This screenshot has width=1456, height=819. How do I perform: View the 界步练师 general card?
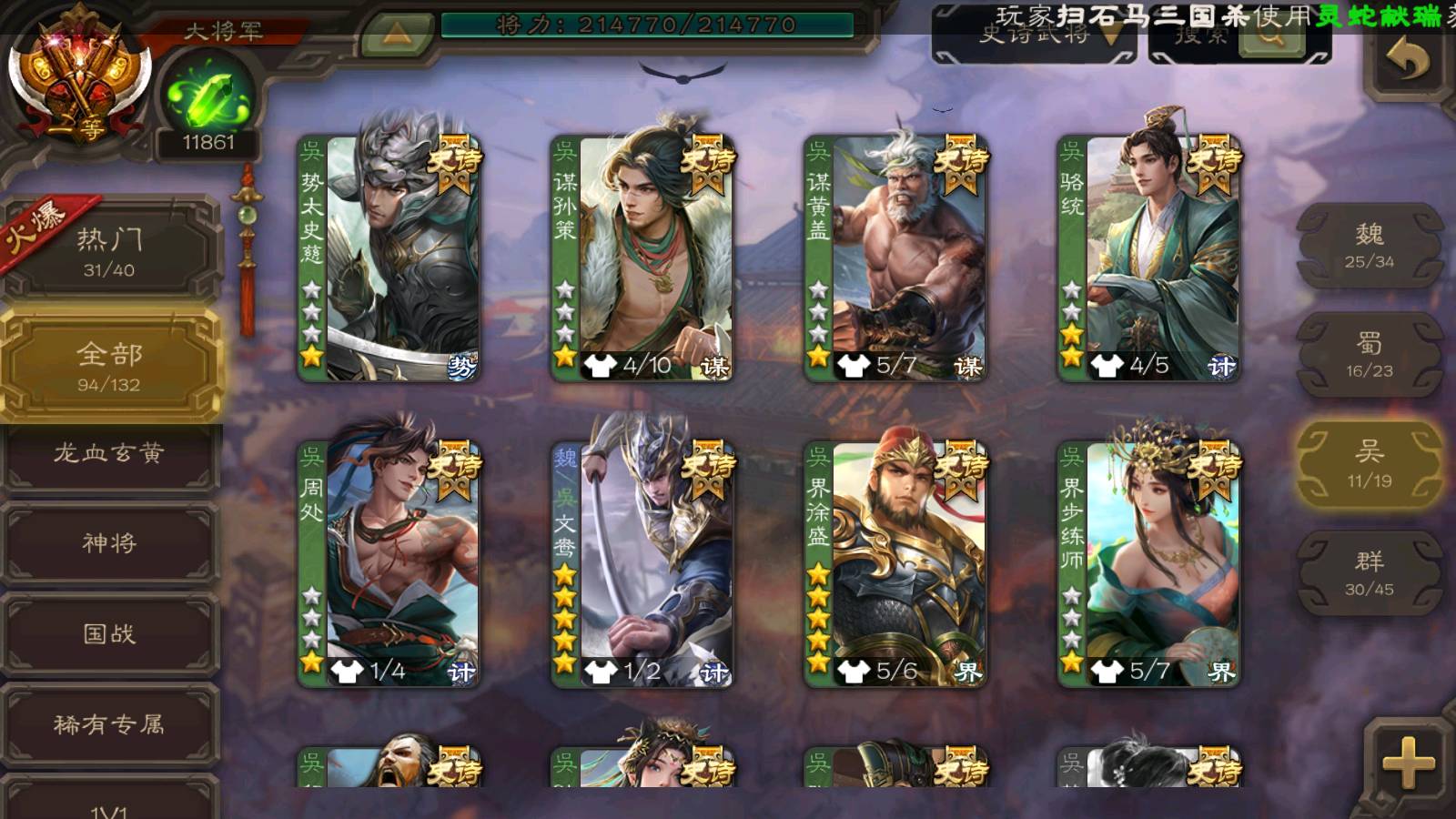pyautogui.click(x=1149, y=564)
